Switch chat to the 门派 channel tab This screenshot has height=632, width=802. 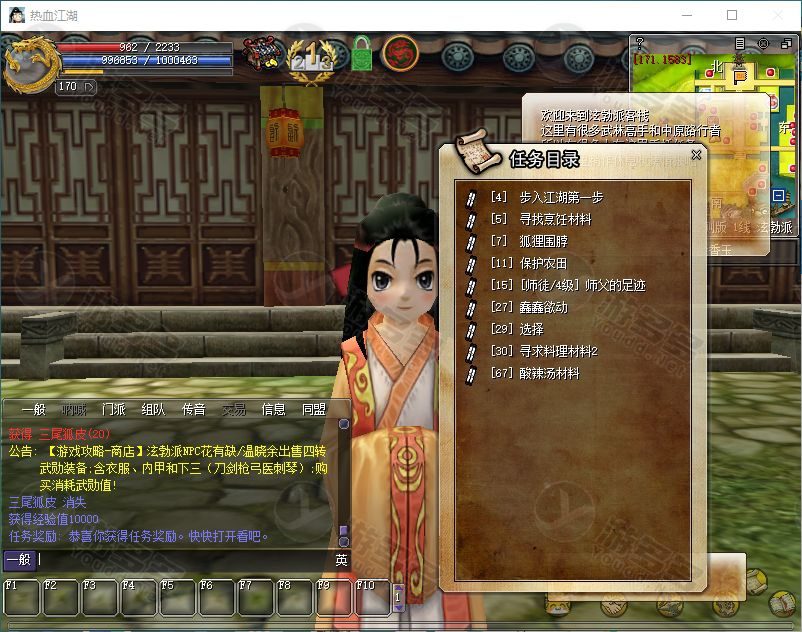(x=114, y=409)
